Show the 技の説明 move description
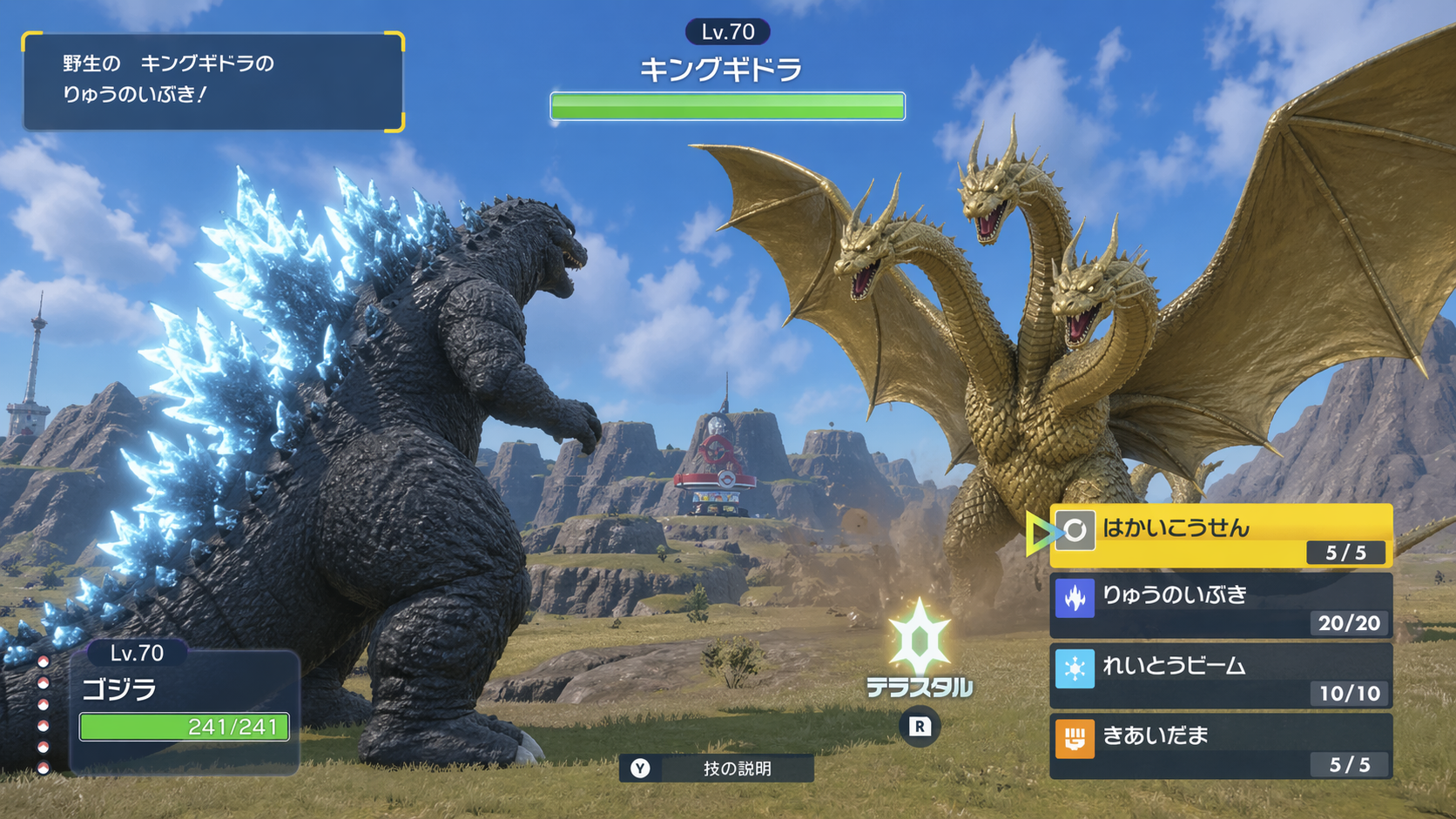 [716, 769]
